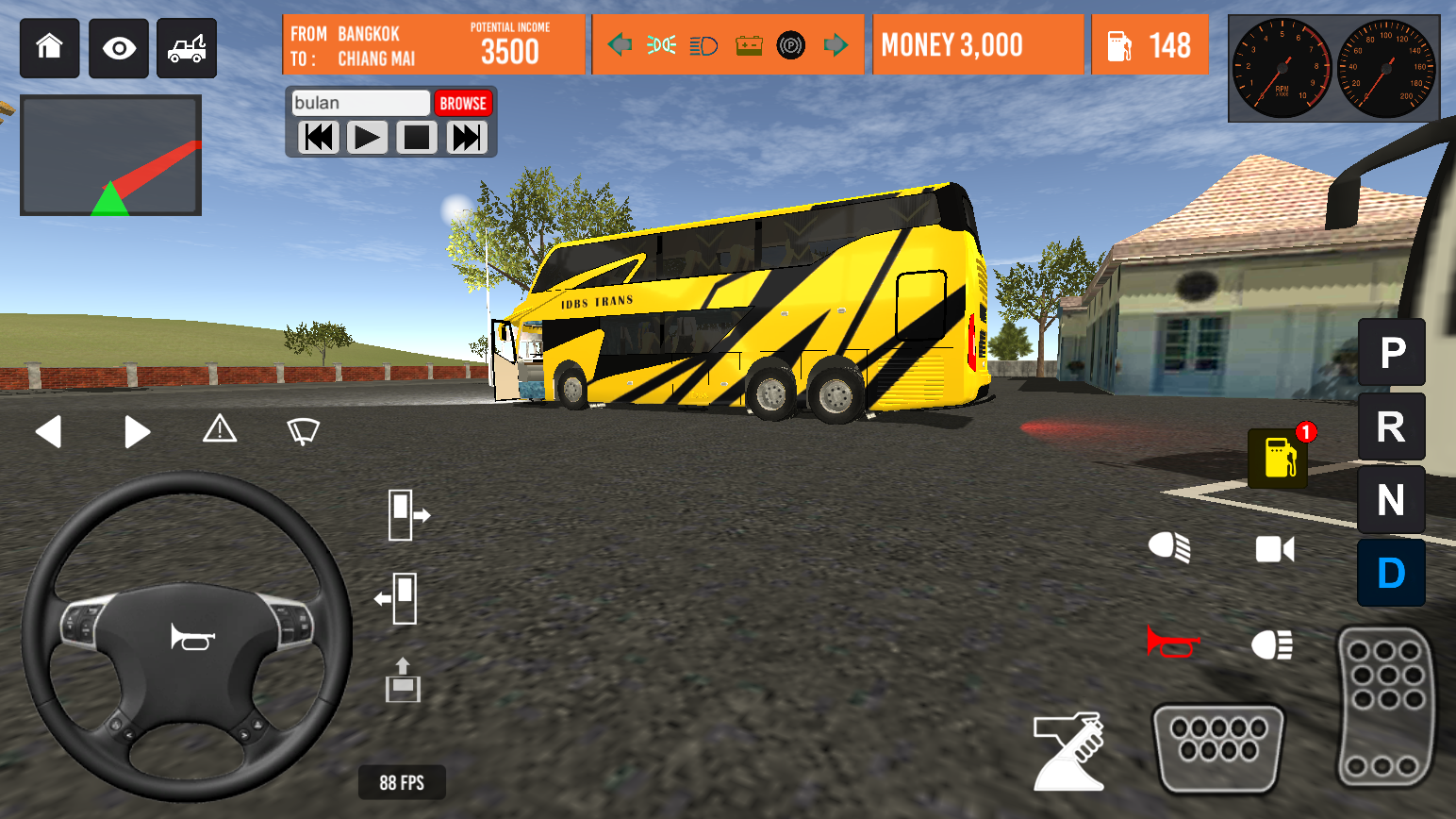The width and height of the screenshot is (1456, 819).
Task: Enable the hazard warning lights
Action: pyautogui.click(x=220, y=430)
